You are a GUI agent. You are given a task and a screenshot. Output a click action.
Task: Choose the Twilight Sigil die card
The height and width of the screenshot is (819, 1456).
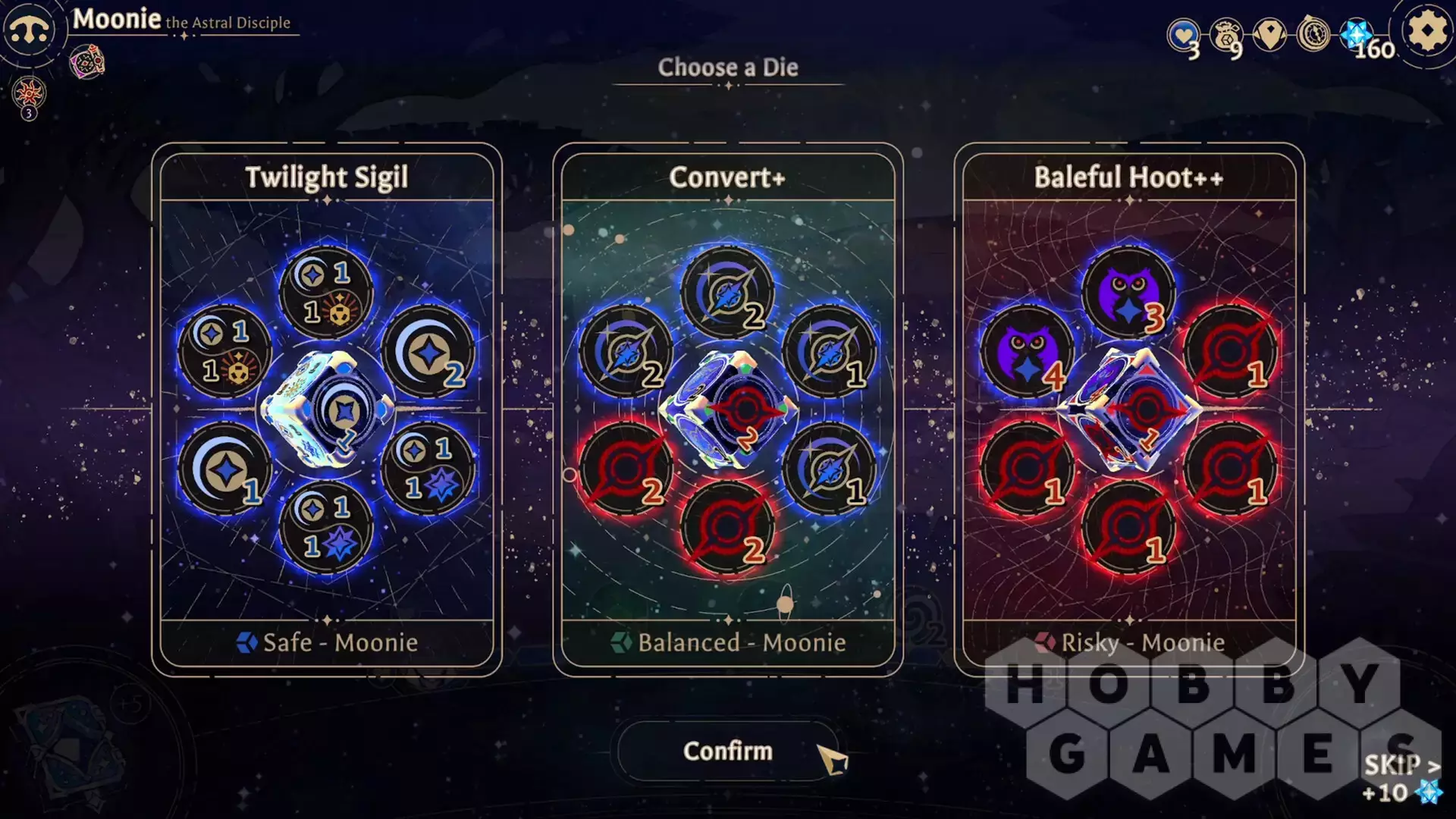327,409
